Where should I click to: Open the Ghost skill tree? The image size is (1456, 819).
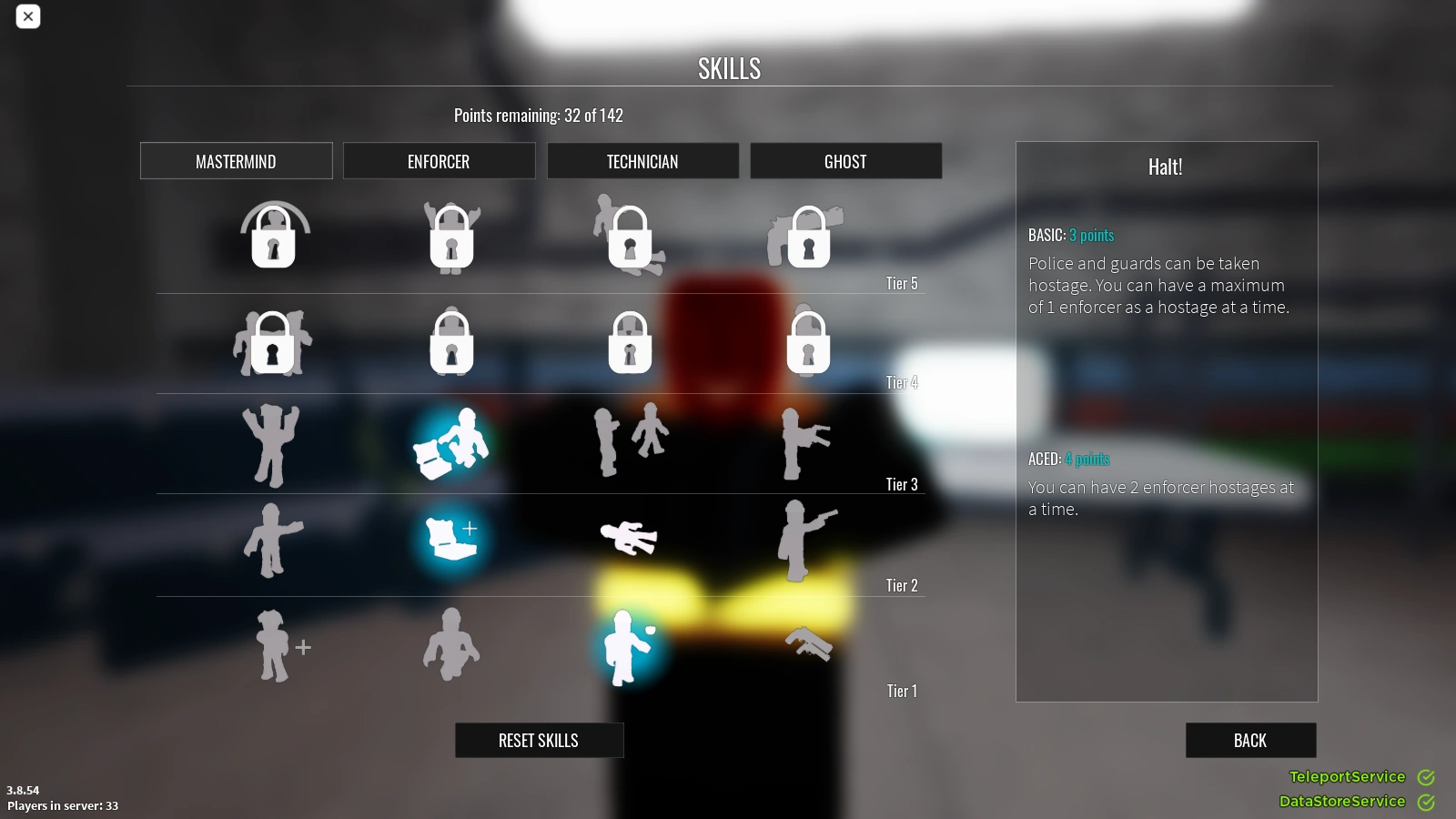tap(845, 161)
